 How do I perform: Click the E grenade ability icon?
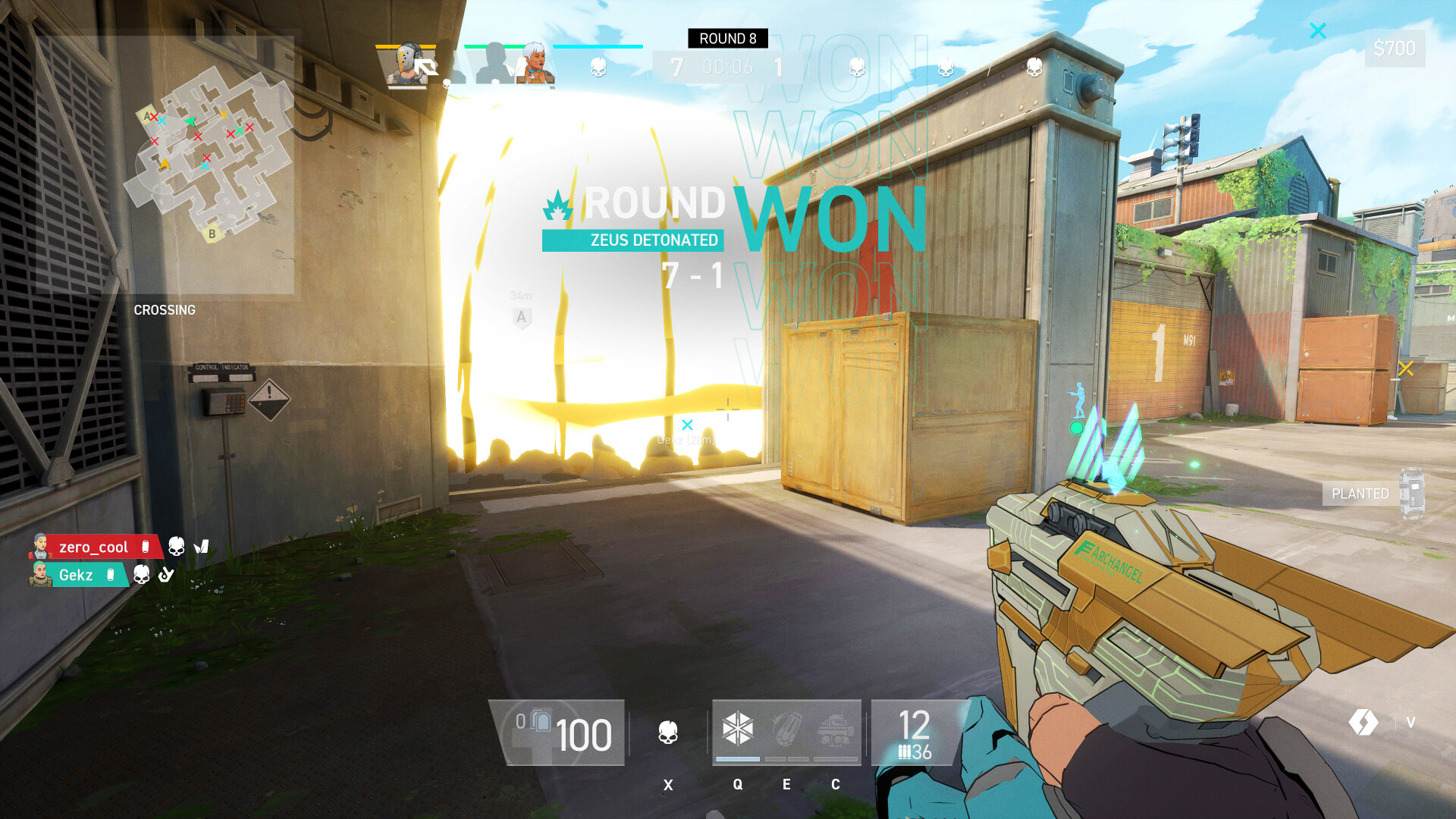(787, 730)
